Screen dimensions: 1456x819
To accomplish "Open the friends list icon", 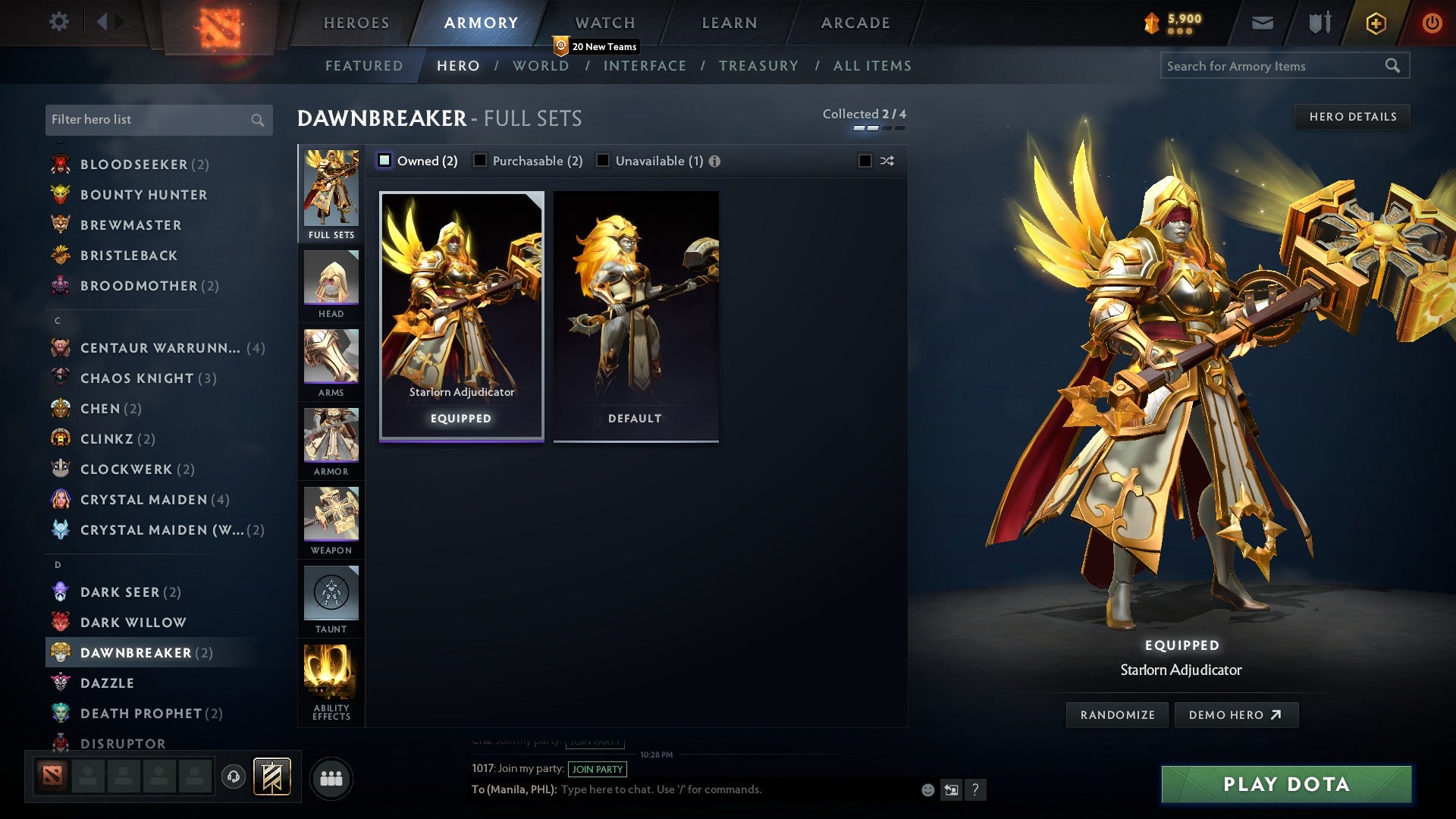I will (330, 777).
